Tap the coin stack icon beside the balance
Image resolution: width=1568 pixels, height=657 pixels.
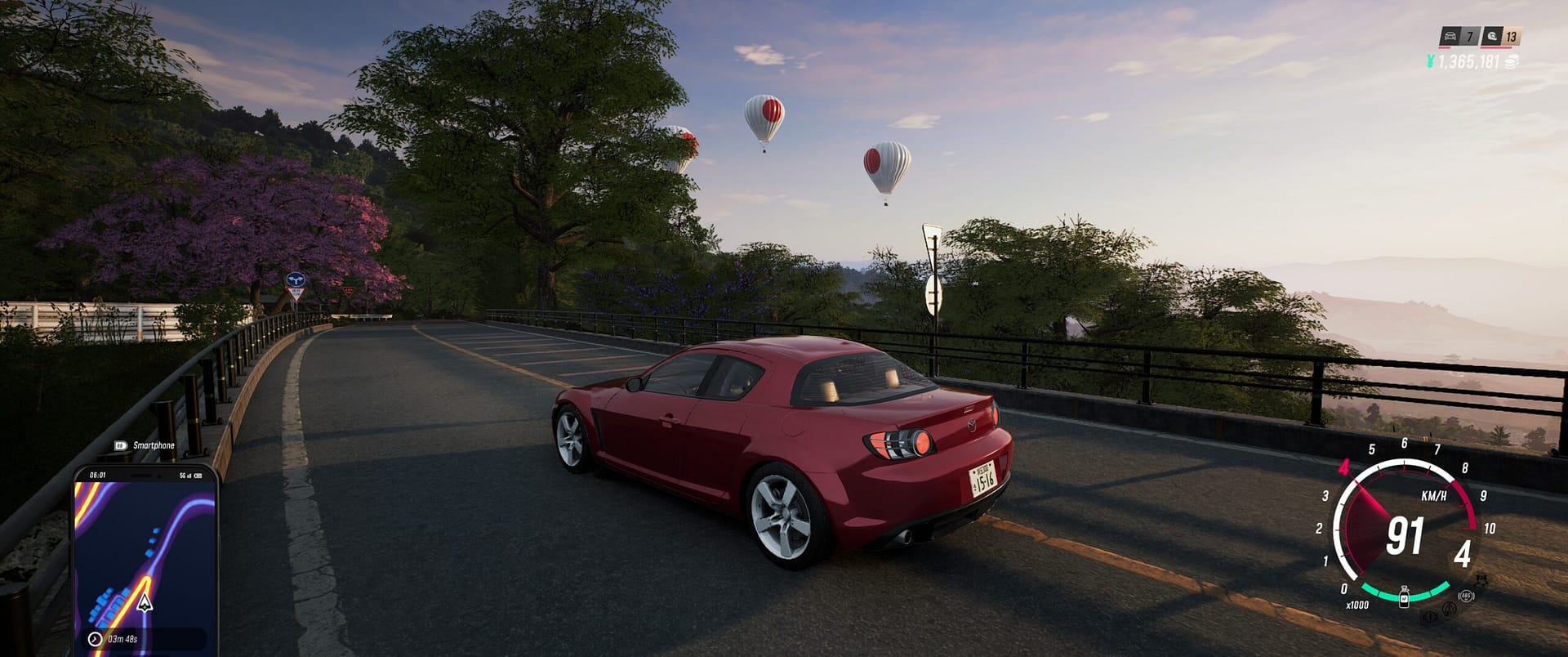pos(1510,62)
